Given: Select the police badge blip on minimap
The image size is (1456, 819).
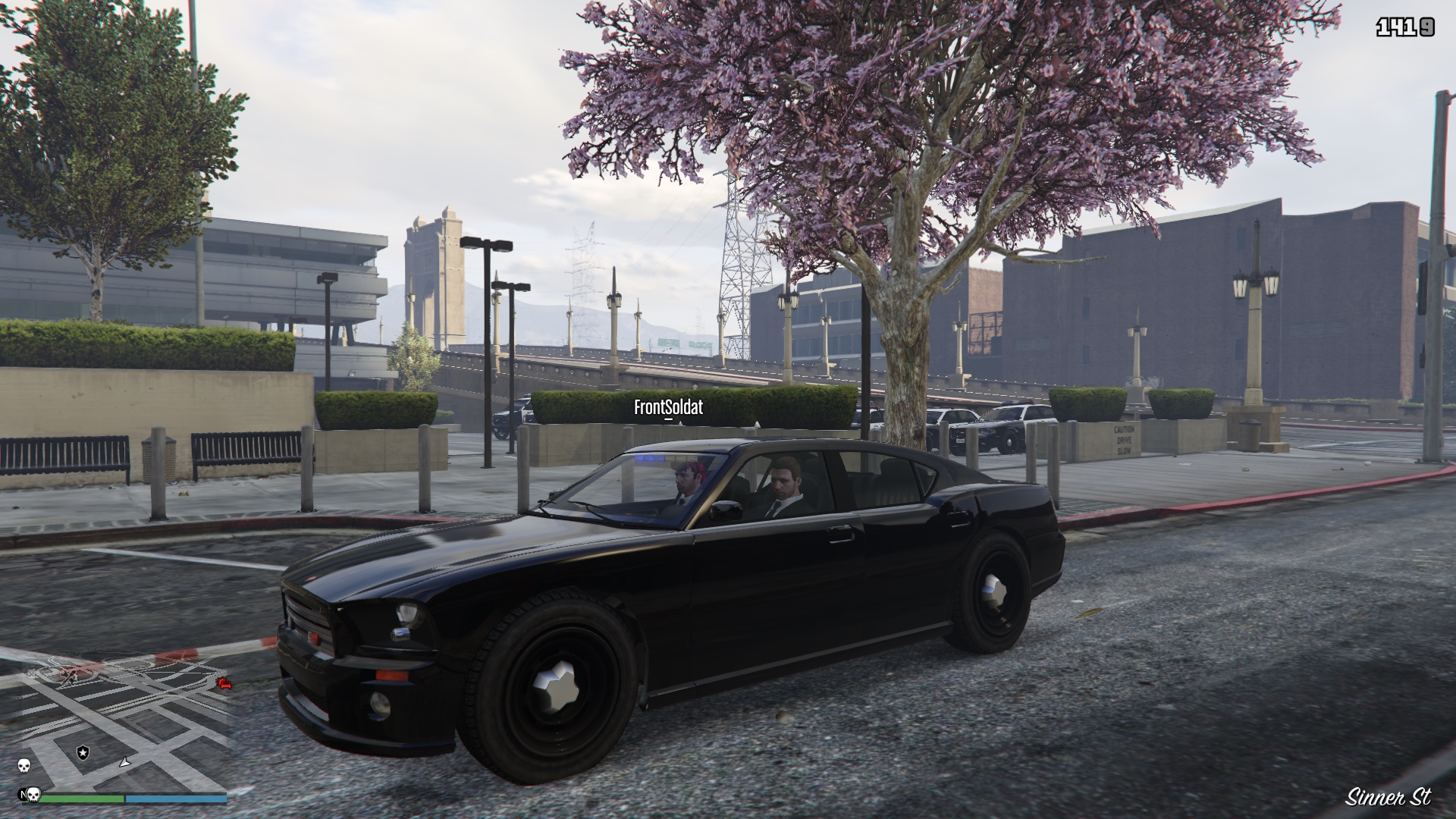Looking at the screenshot, I should pyautogui.click(x=83, y=752).
